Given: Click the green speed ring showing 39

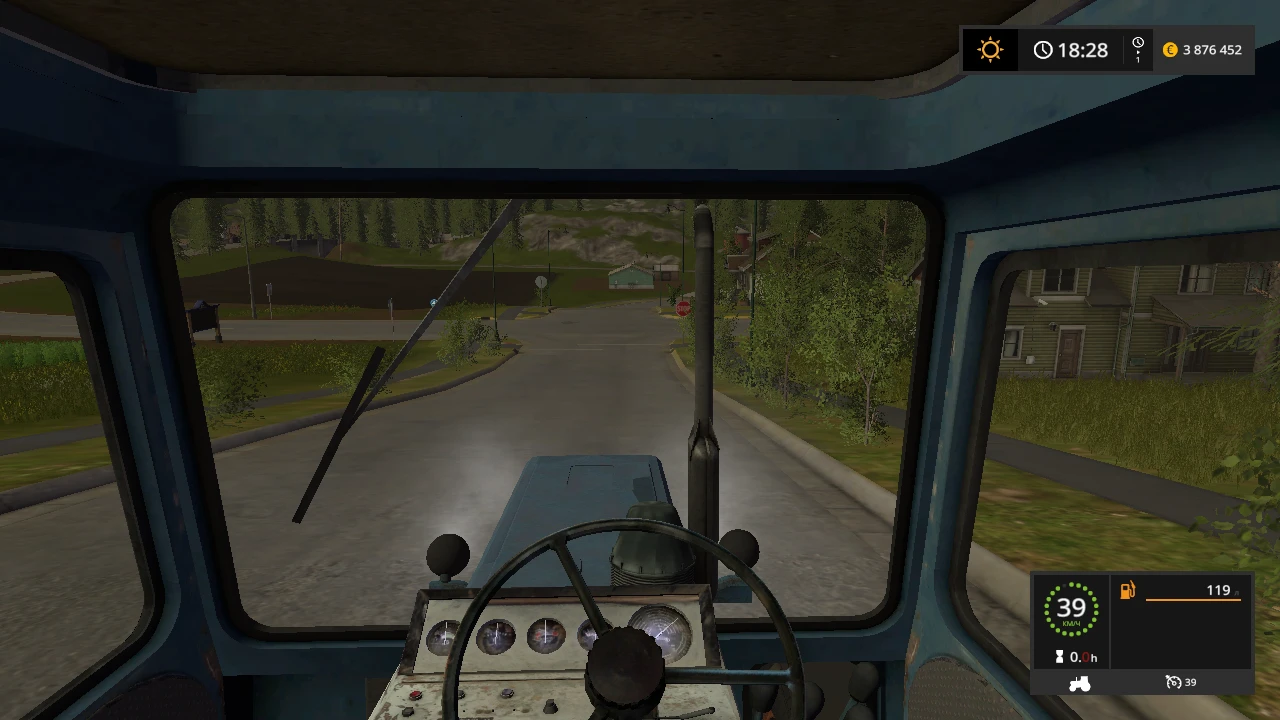Looking at the screenshot, I should (x=1072, y=609).
